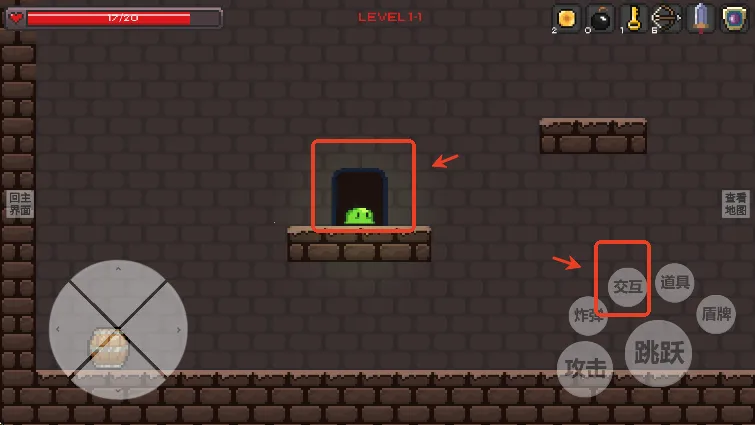Tap the virtual joystick's right arrow

point(178,329)
